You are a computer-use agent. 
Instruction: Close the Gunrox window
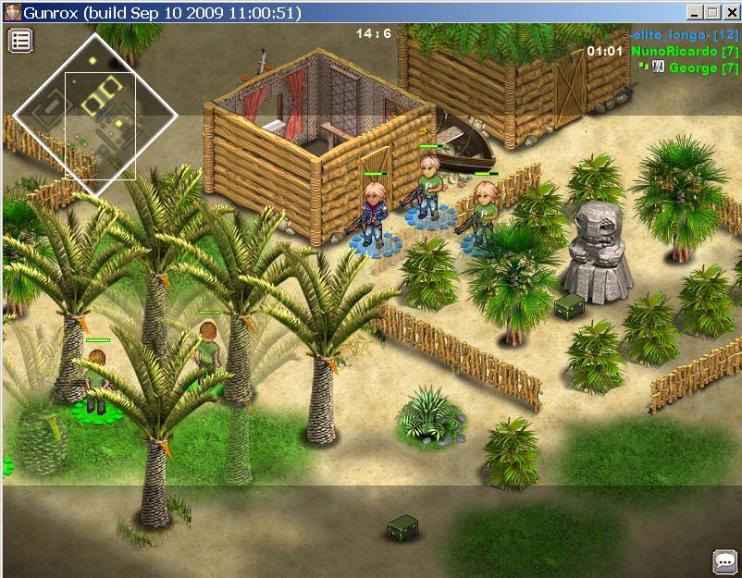(730, 12)
